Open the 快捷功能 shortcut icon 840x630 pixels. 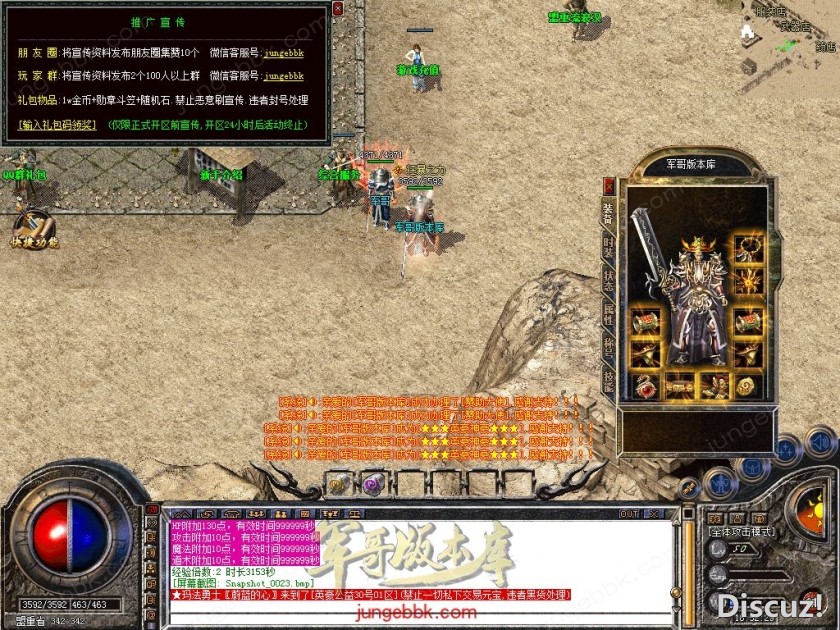click(33, 229)
